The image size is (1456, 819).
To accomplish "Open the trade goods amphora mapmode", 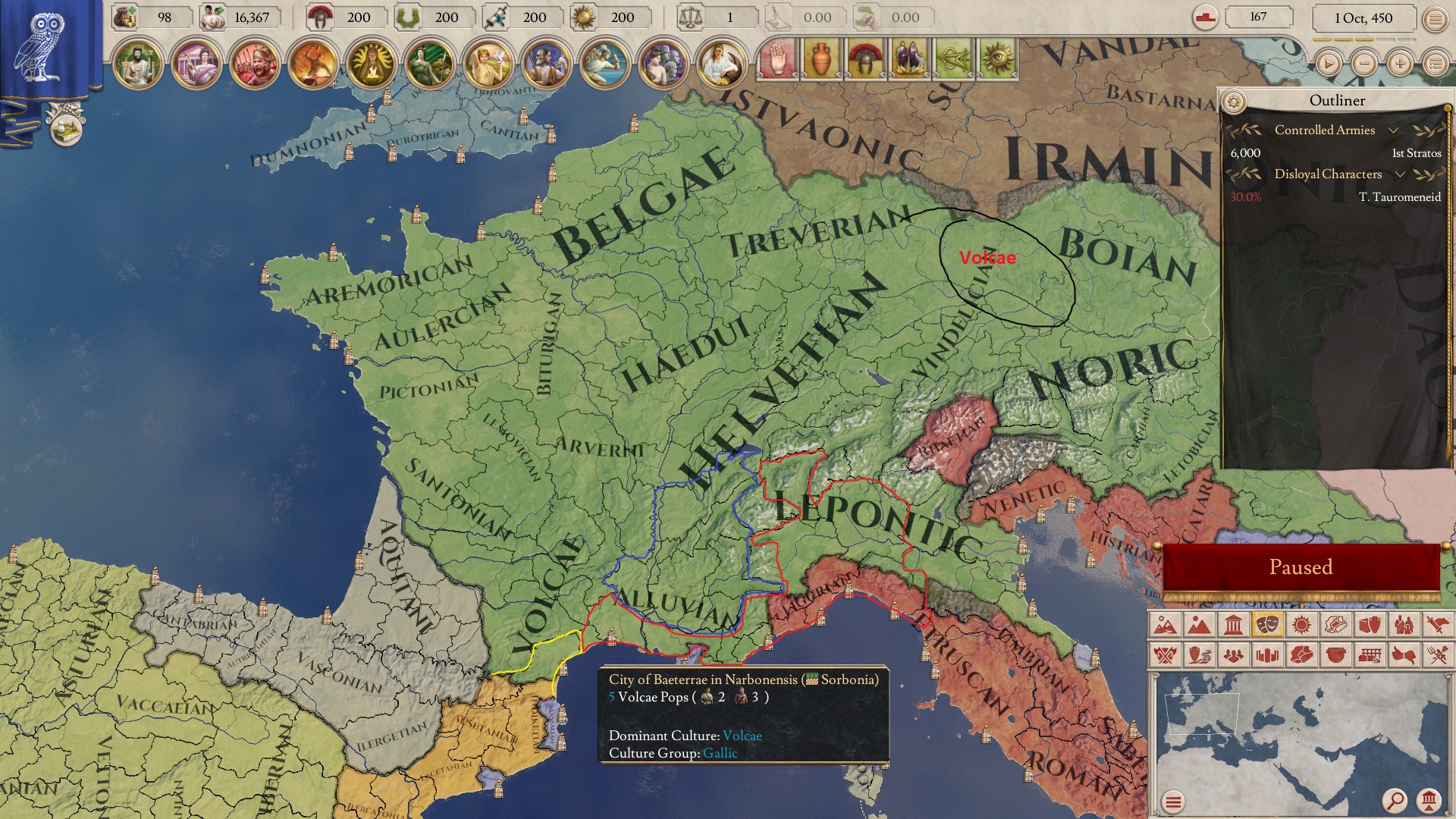I will coord(1371,623).
